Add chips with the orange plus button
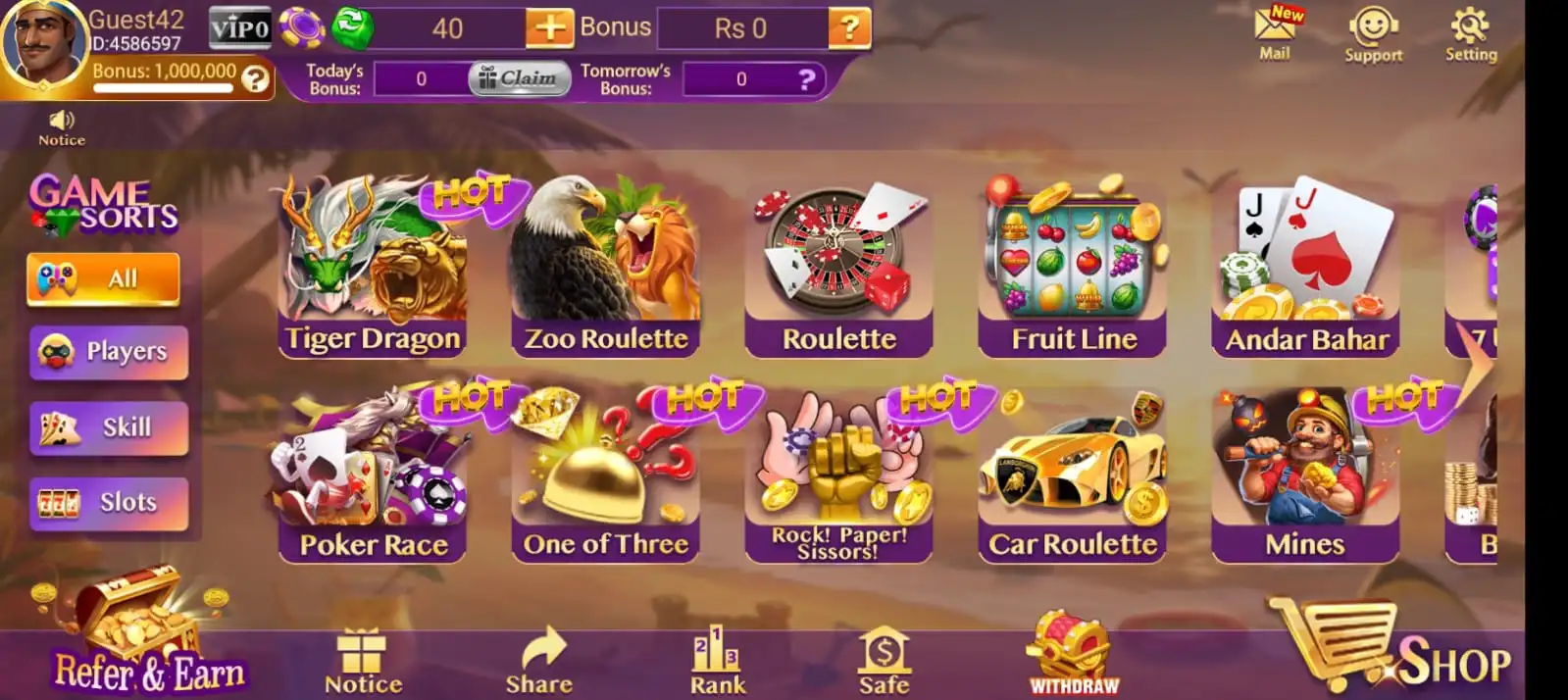The height and width of the screenshot is (700, 1568). (549, 28)
